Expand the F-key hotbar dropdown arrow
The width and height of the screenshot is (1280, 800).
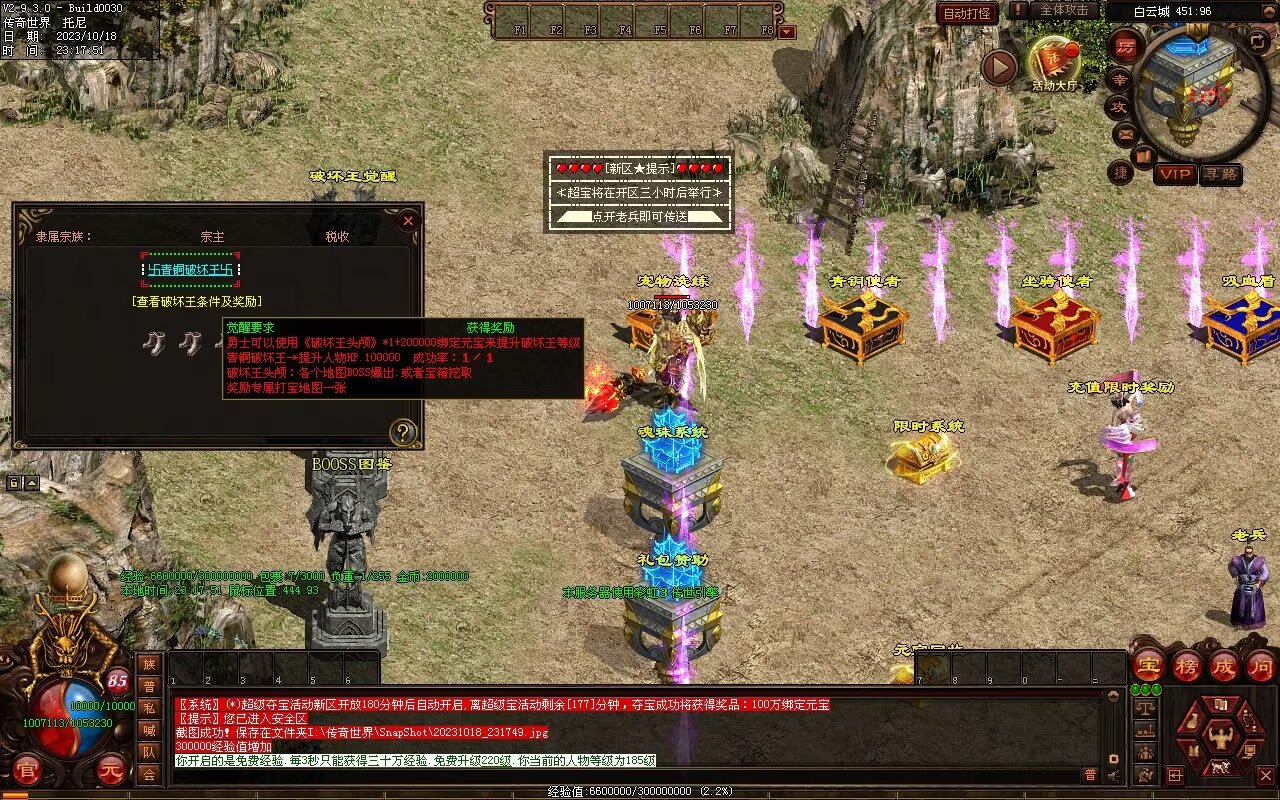coord(786,31)
